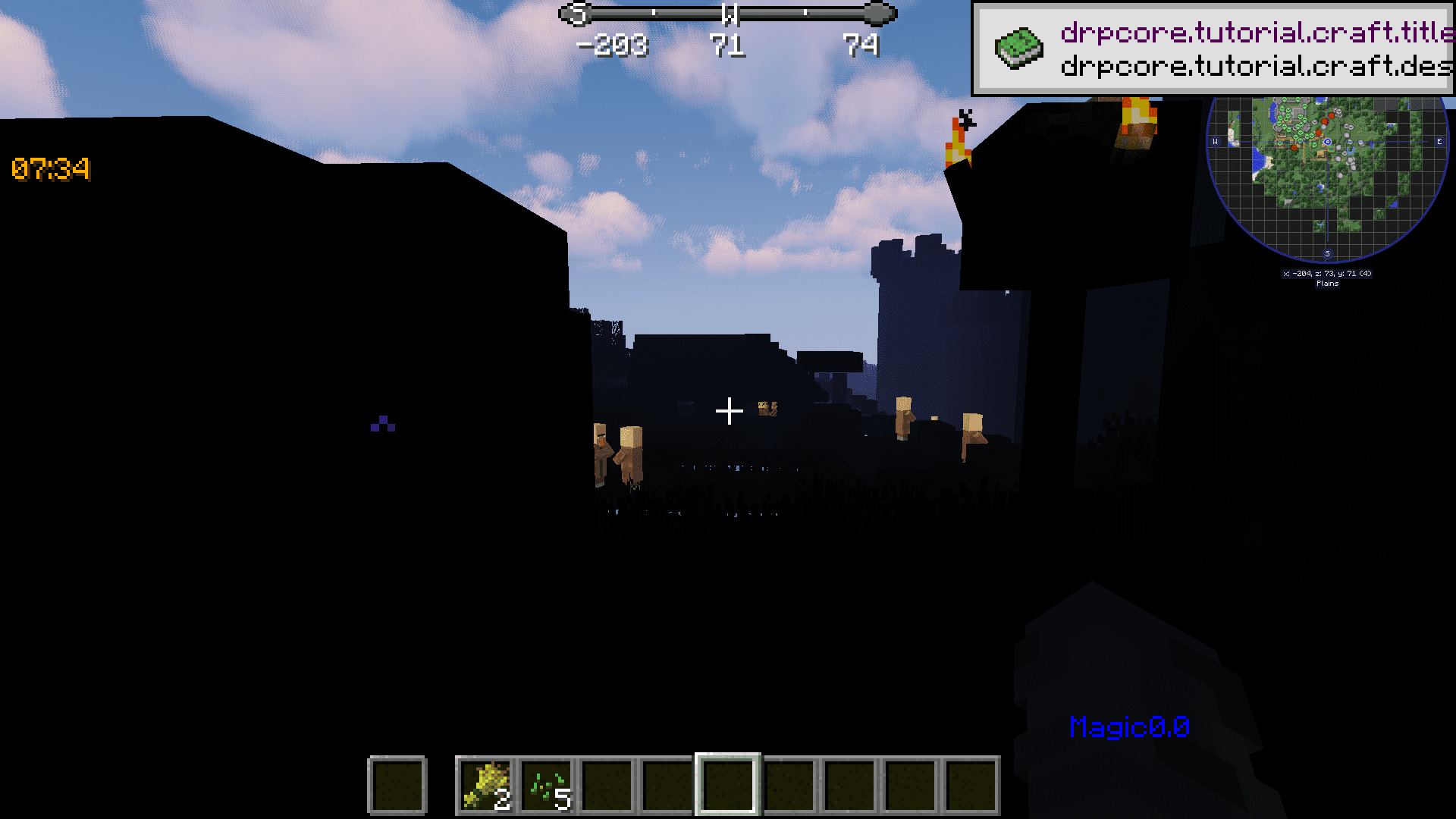Click the E compass marker on the minimap edge

pyautogui.click(x=1439, y=142)
